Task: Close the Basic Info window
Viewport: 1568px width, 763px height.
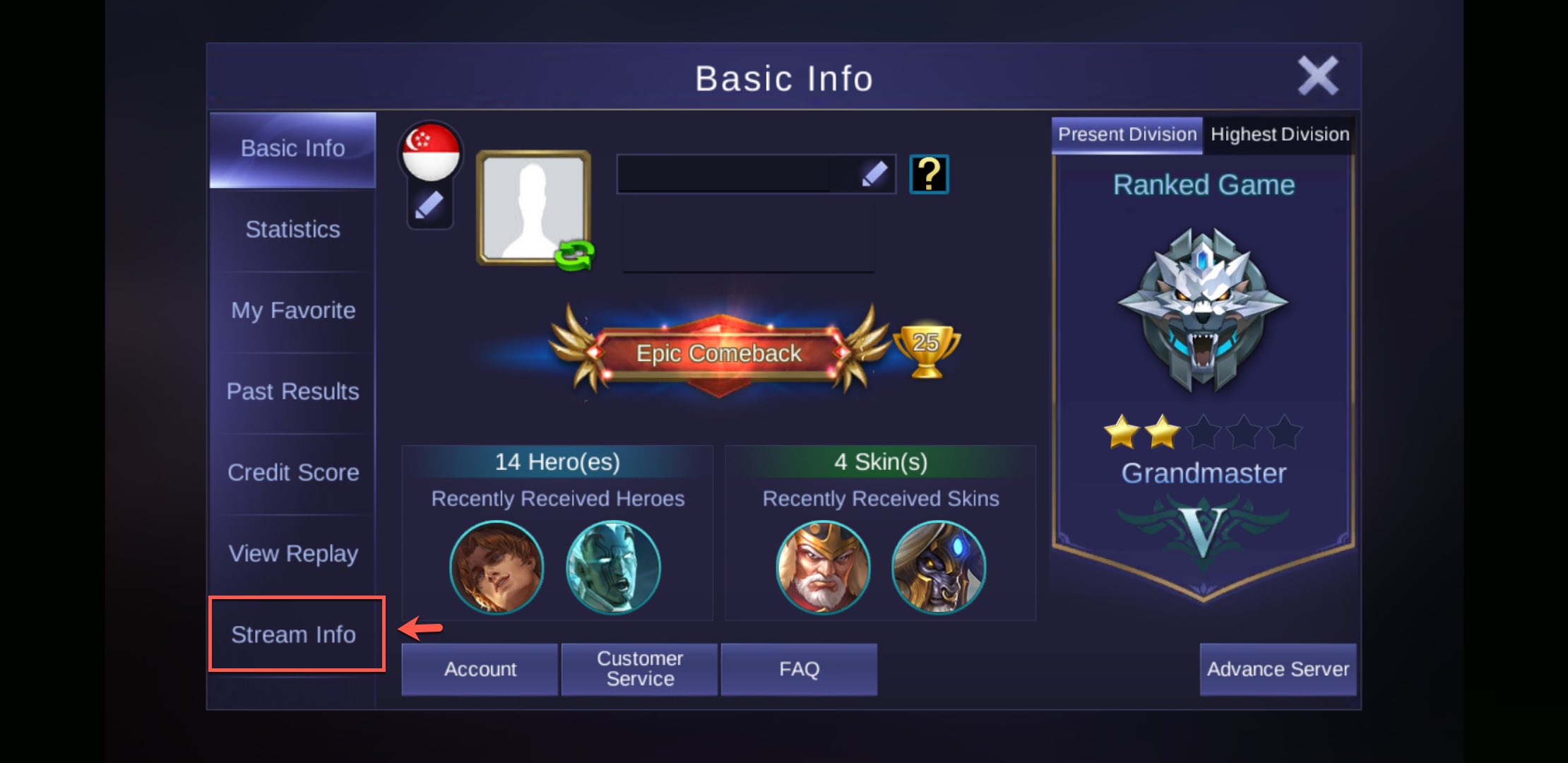Action: (x=1317, y=76)
